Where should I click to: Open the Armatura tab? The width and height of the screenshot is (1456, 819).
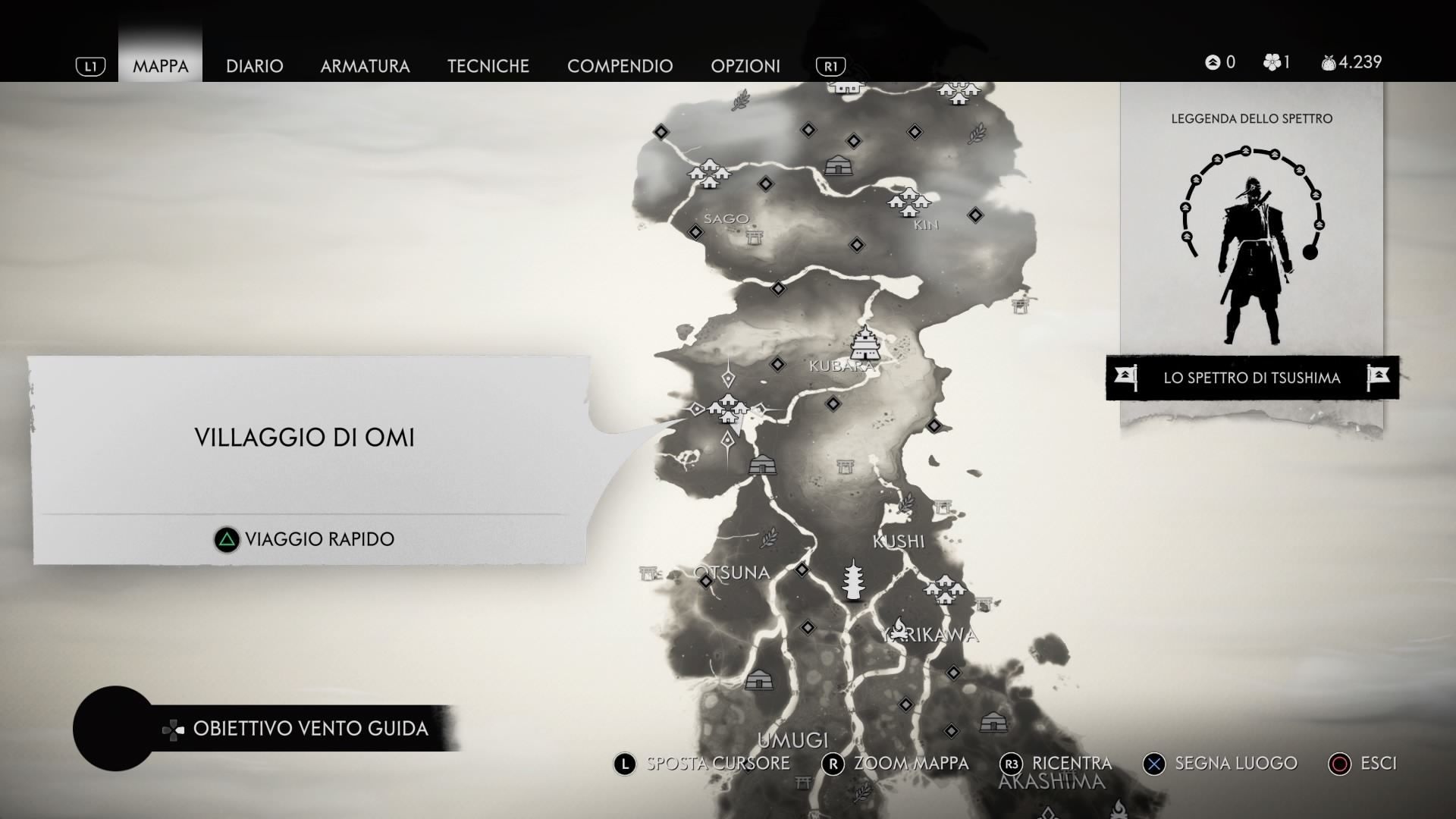coord(365,66)
